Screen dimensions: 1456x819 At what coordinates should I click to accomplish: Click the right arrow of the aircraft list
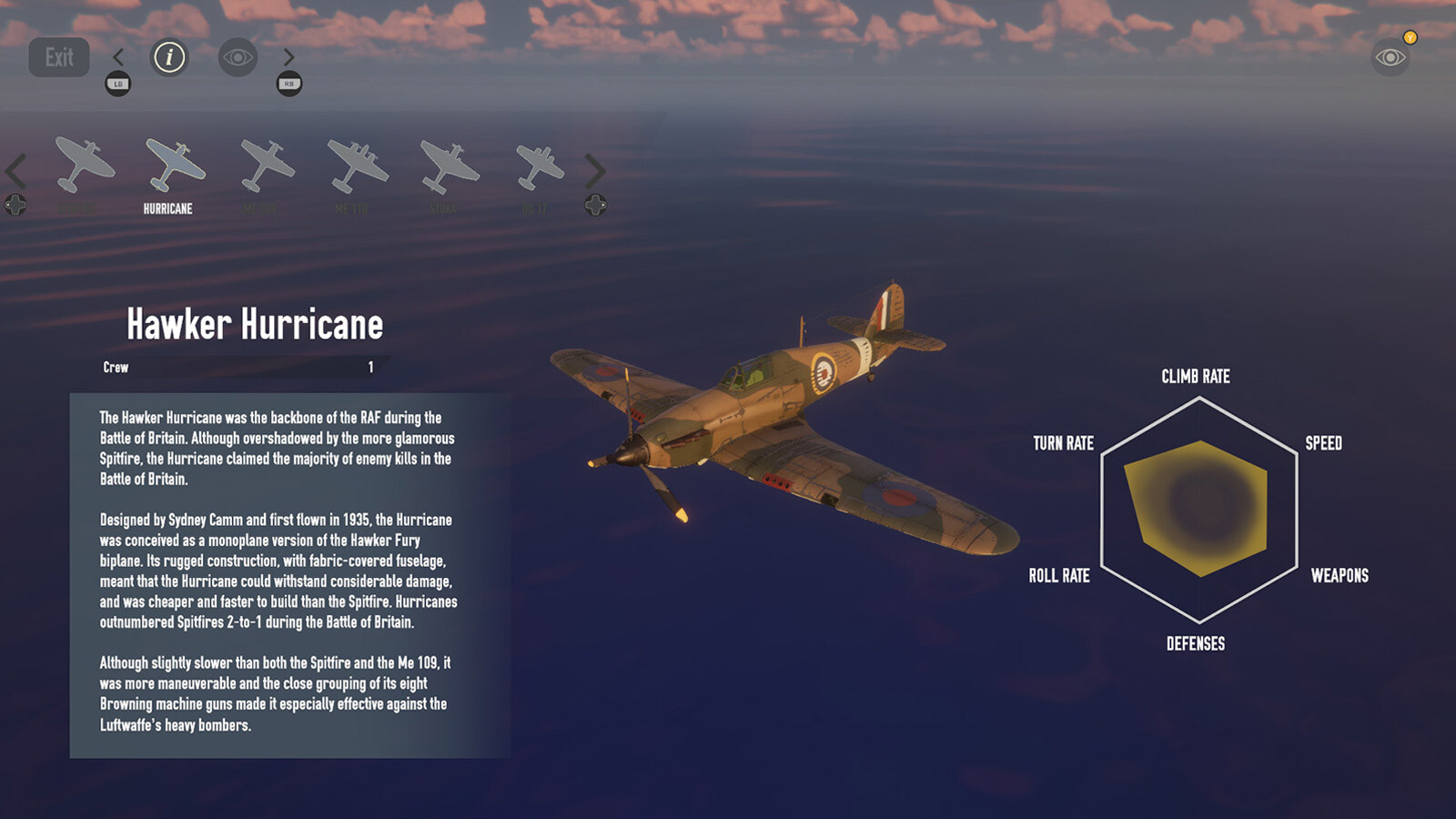(594, 171)
